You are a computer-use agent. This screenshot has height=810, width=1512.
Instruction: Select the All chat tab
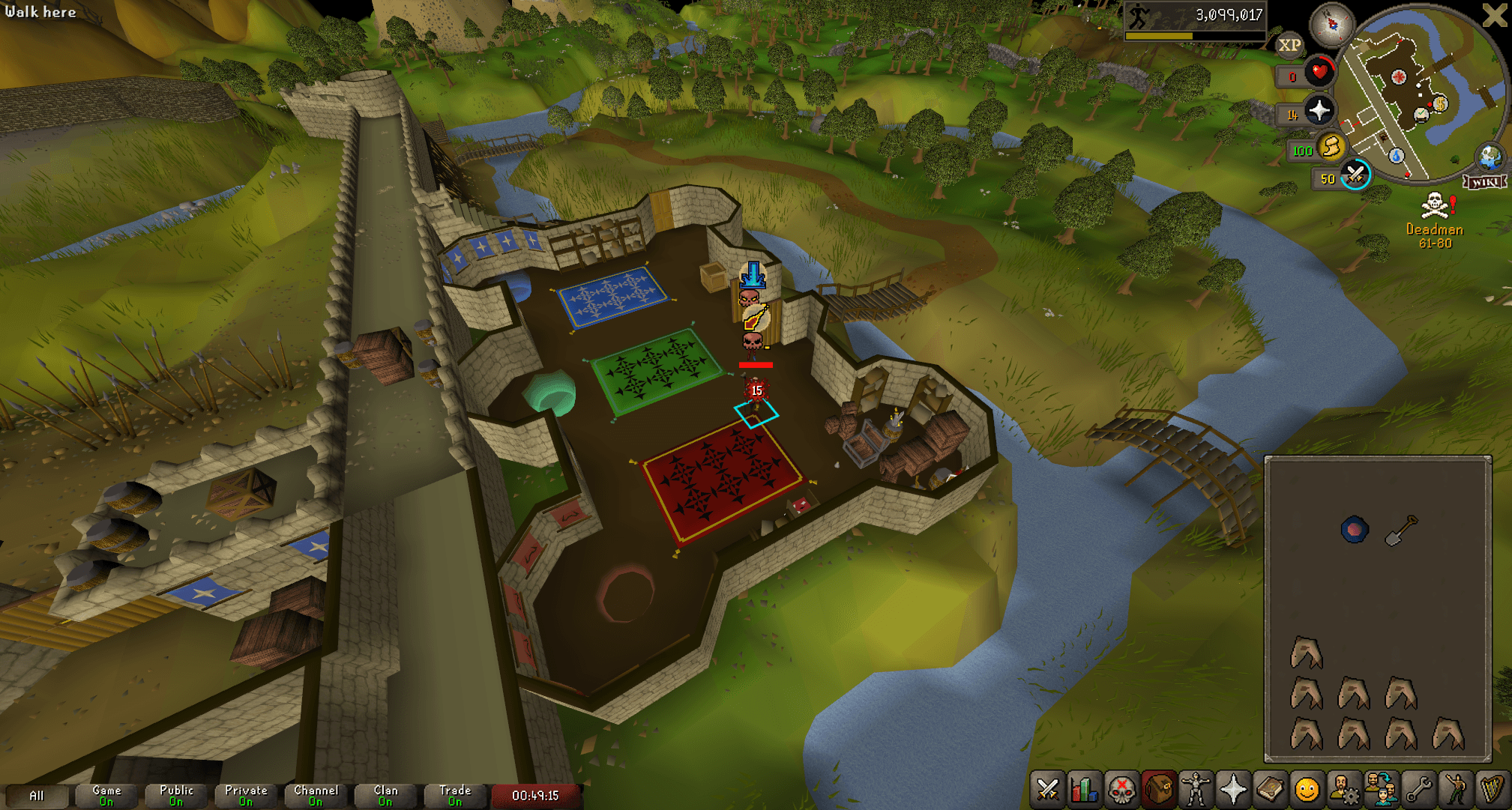tap(37, 796)
